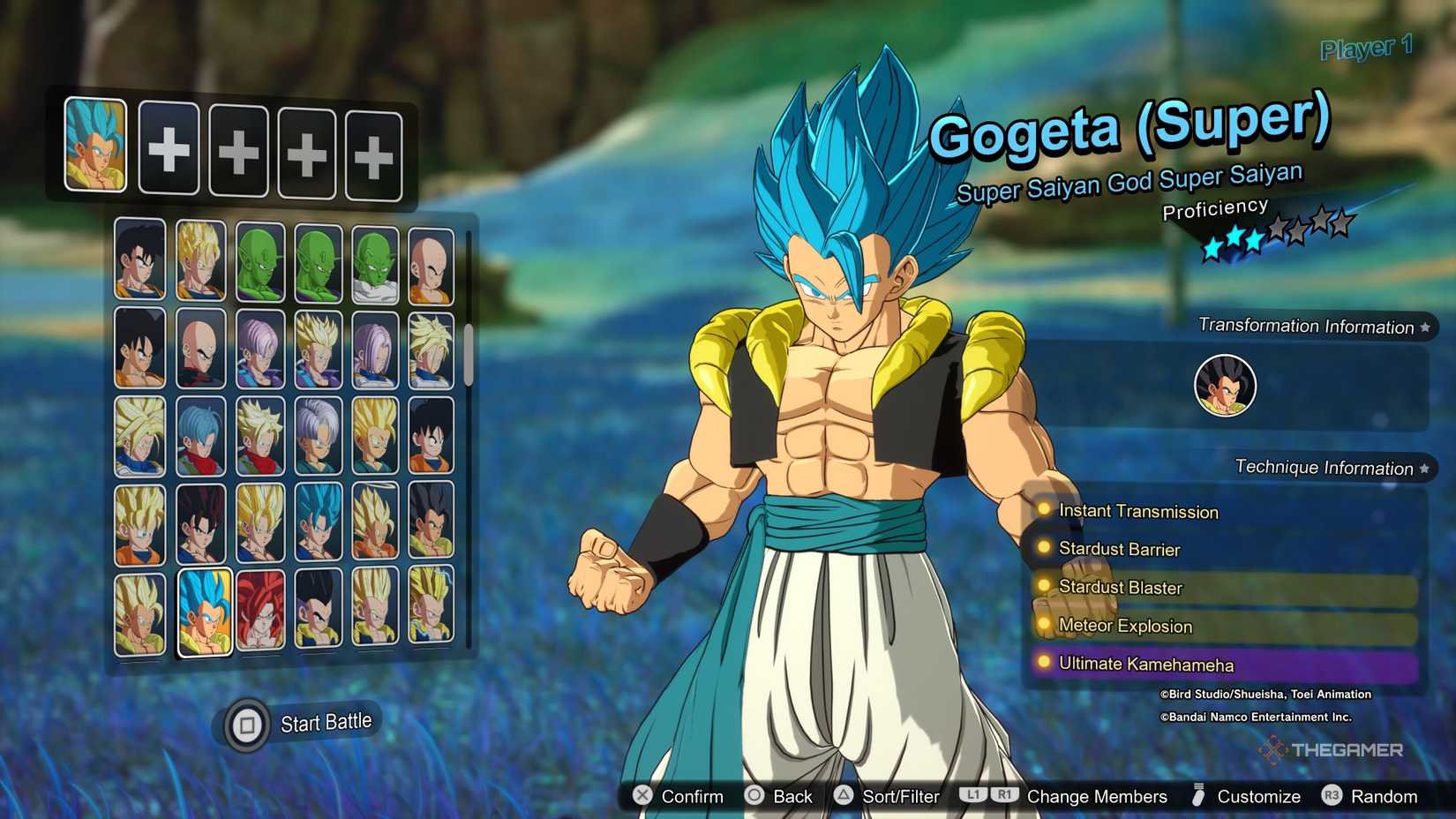Open the Transformation Information header
This screenshot has width=1456, height=819.
point(1306,327)
